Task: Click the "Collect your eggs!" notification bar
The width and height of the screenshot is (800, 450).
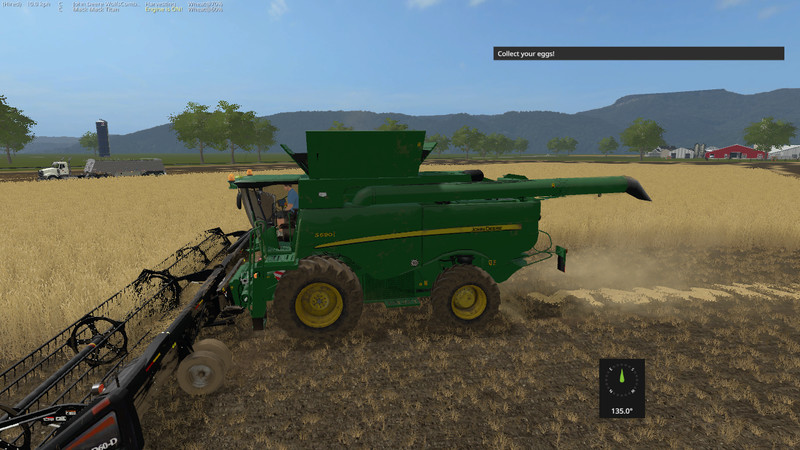Action: point(638,53)
